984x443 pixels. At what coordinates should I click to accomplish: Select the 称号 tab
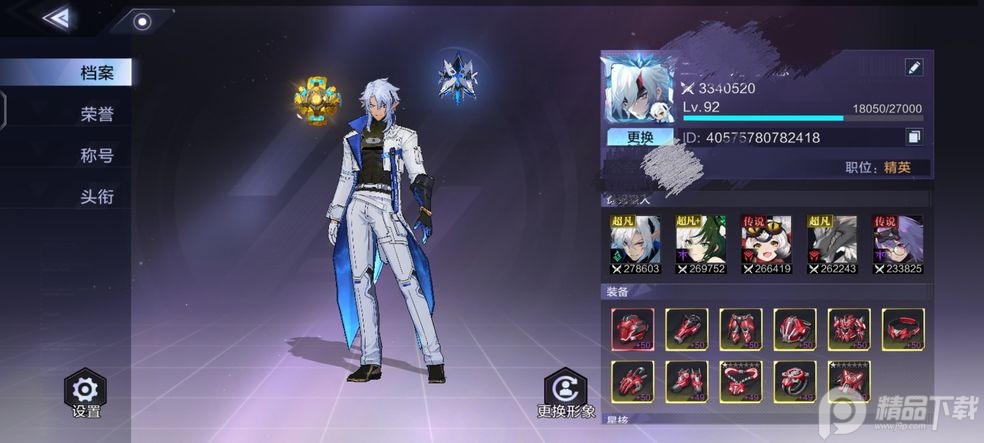(x=97, y=155)
